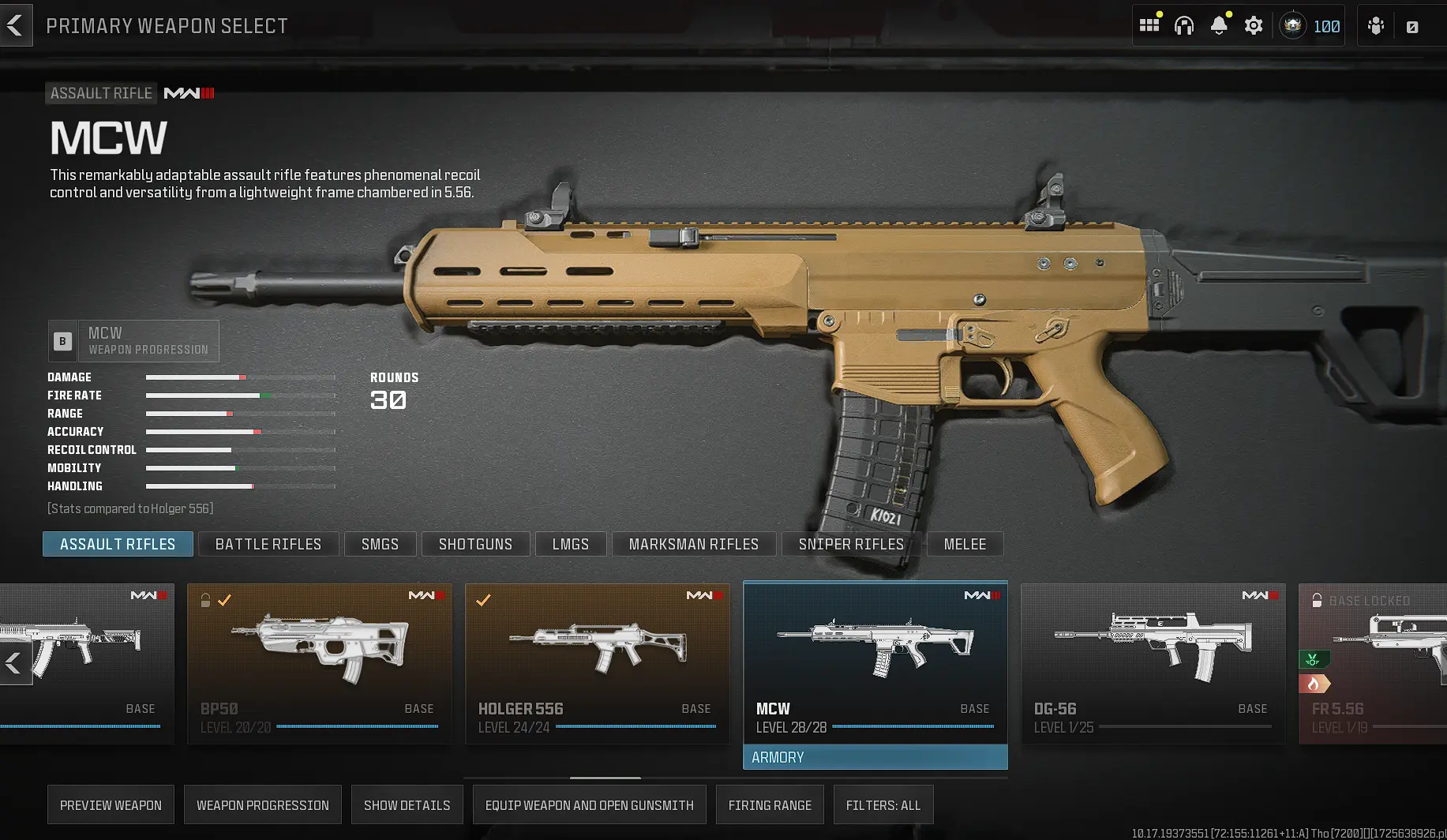The width and height of the screenshot is (1447, 840).
Task: Open the Firing Range
Action: coord(770,804)
